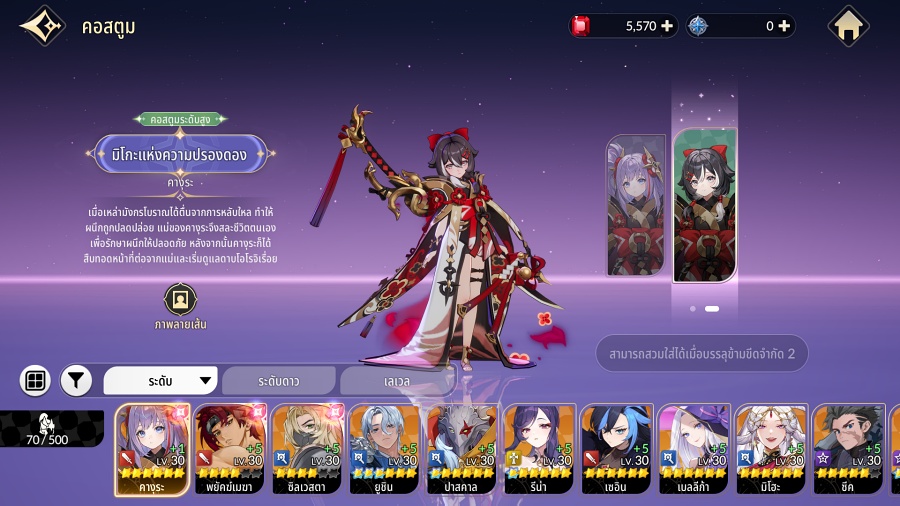Choose the purple-haired character รีน่า
Screen dimensions: 900x506
[x=539, y=449]
